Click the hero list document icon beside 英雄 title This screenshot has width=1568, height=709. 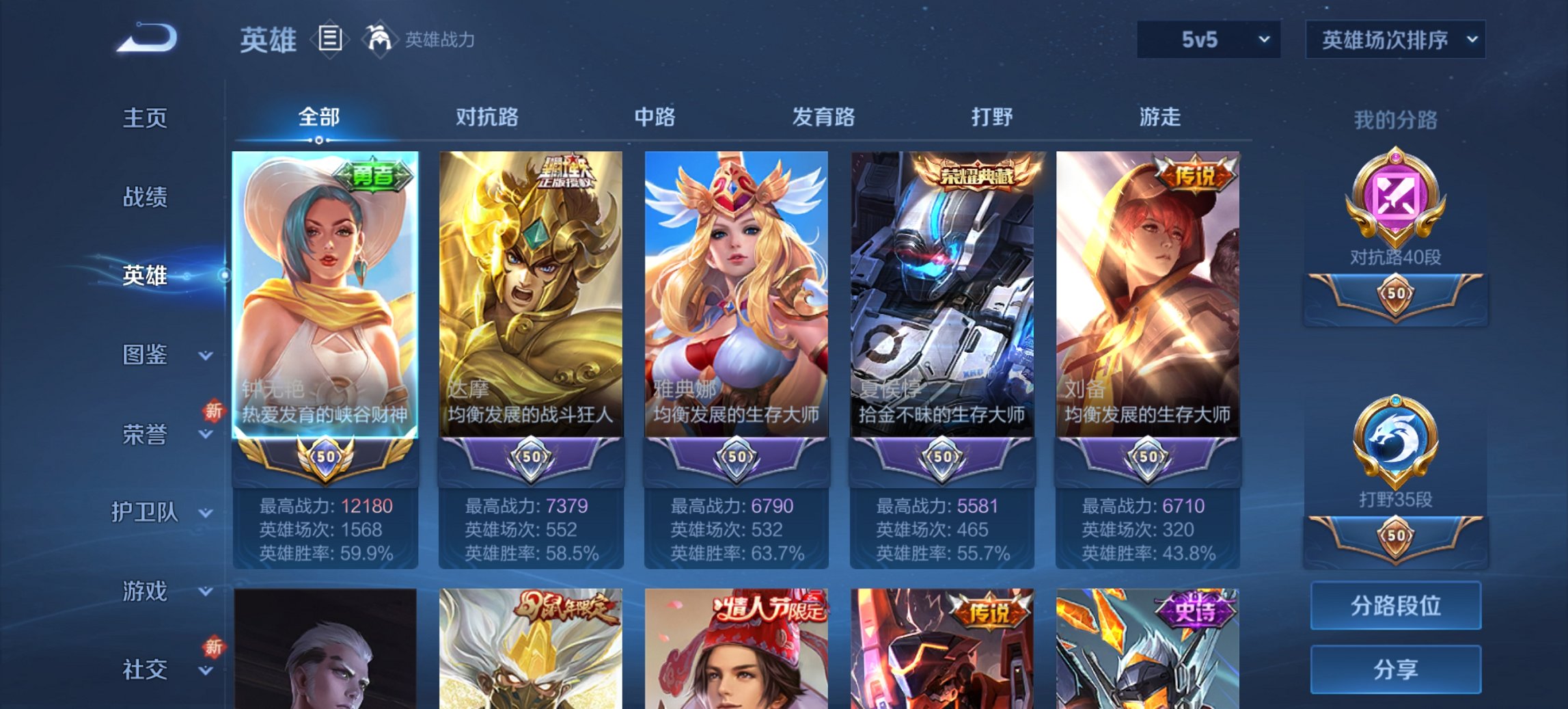[329, 40]
